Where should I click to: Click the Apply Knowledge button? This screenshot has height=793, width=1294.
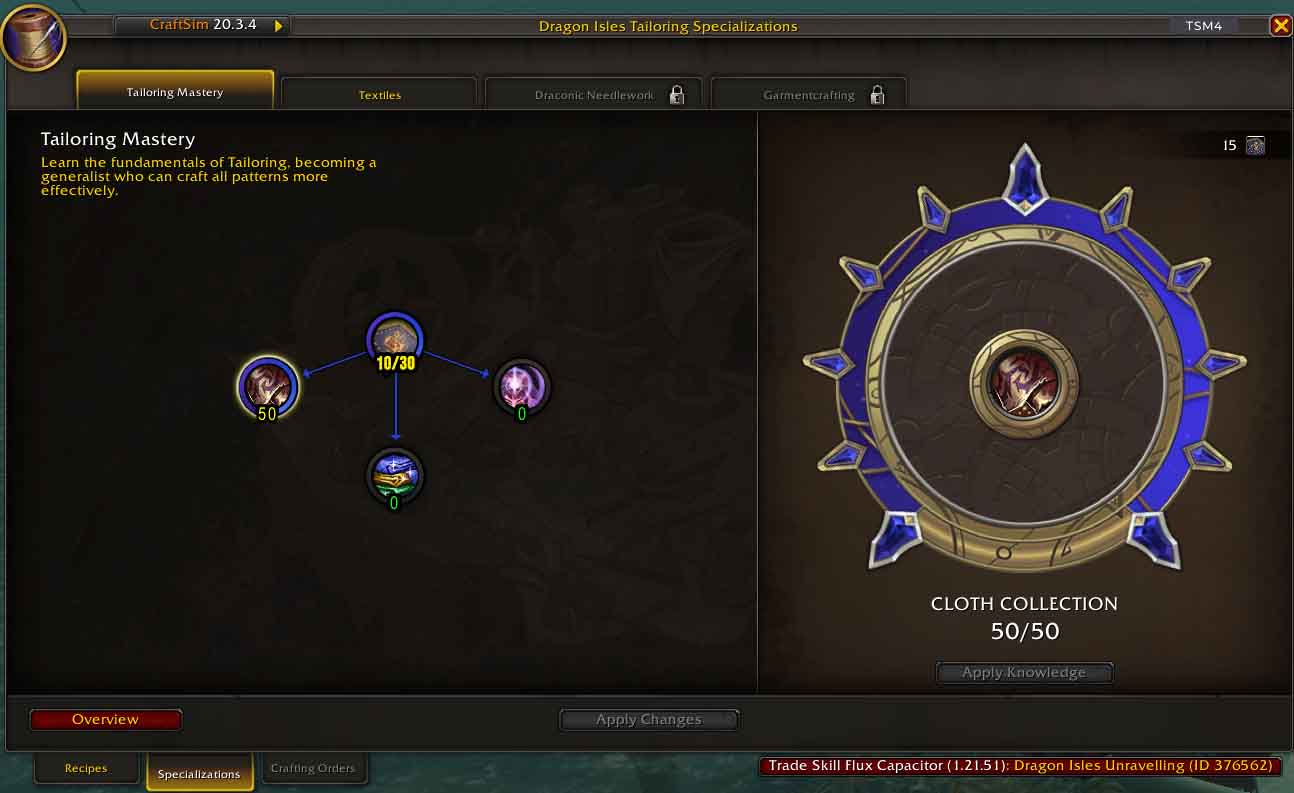pyautogui.click(x=1024, y=672)
